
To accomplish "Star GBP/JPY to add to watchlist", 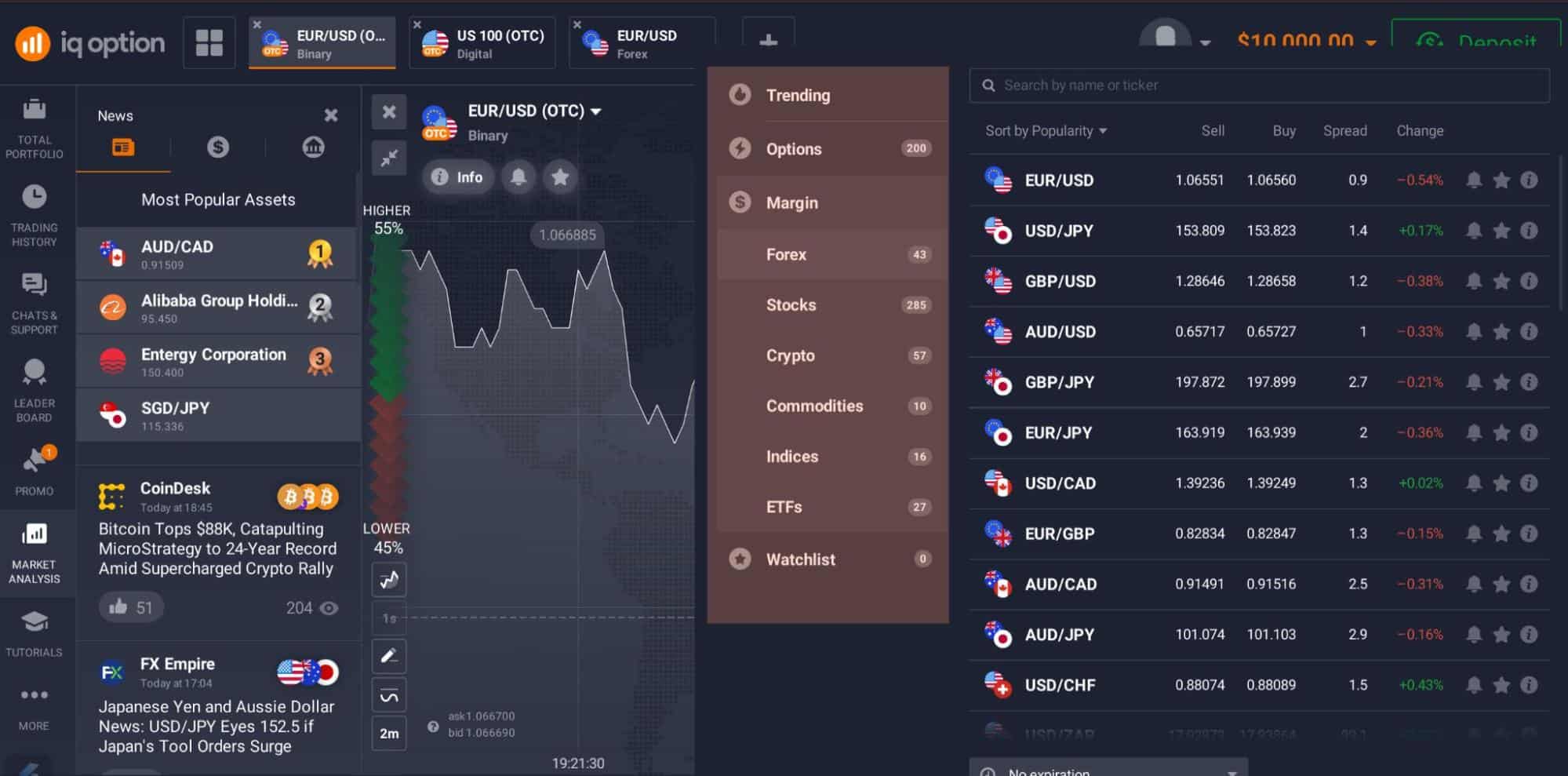I will 1503,382.
